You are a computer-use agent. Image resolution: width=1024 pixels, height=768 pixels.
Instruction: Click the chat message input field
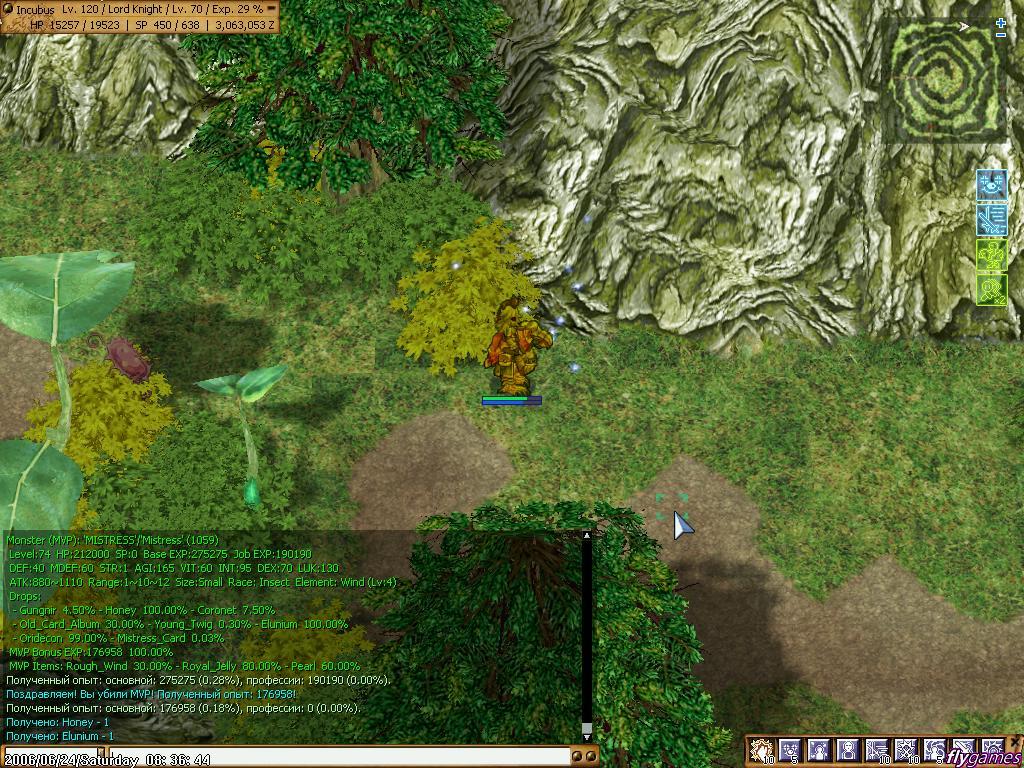[340, 757]
